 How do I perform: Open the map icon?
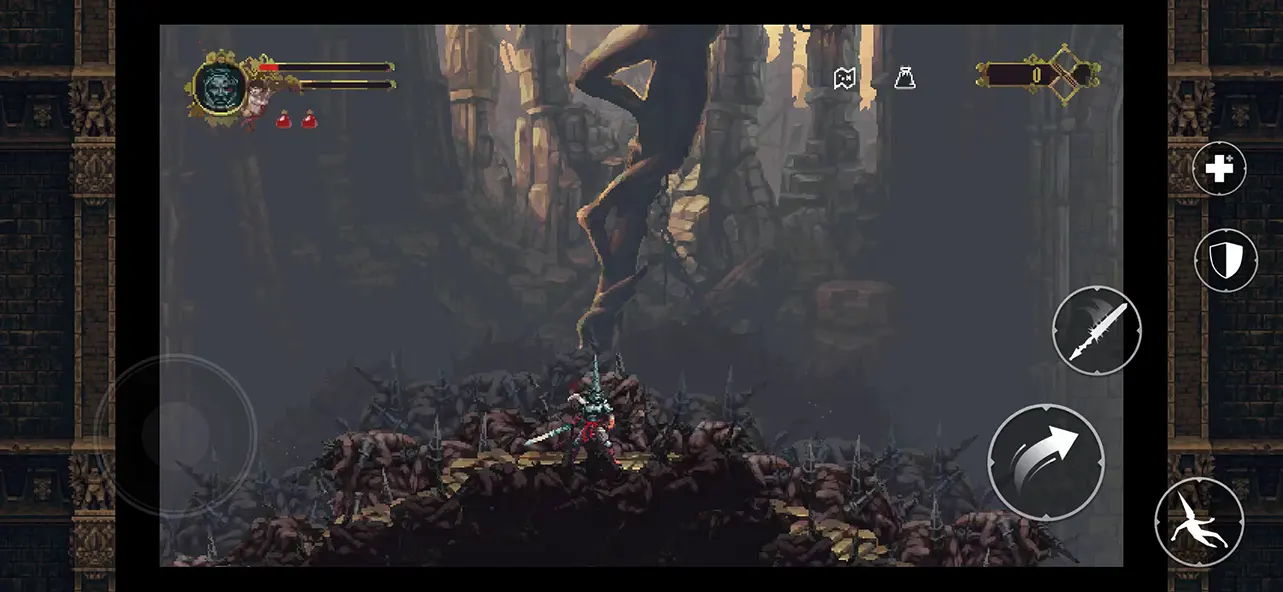[x=846, y=77]
